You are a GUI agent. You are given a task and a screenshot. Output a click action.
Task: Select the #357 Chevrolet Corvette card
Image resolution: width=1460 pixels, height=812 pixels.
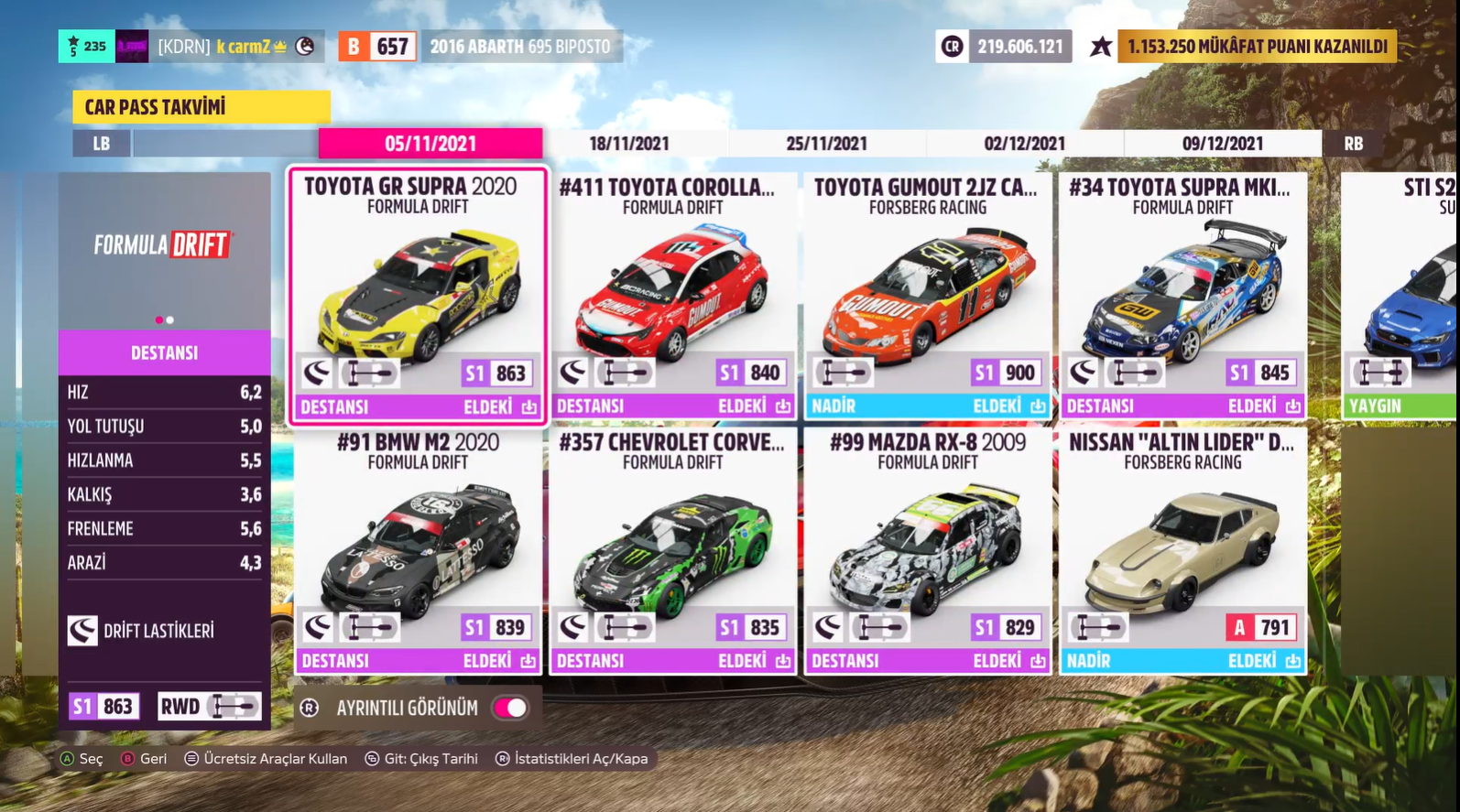[673, 551]
